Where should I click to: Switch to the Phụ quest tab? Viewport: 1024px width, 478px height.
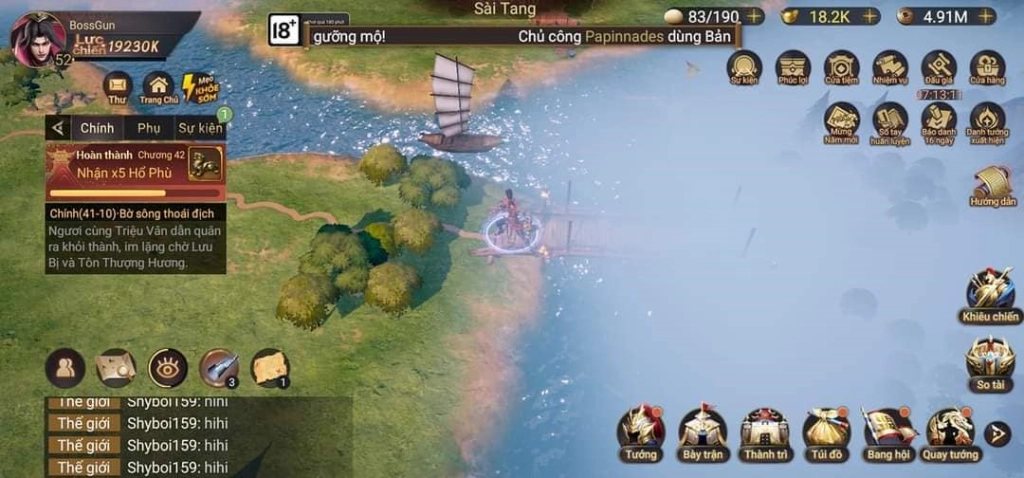149,128
